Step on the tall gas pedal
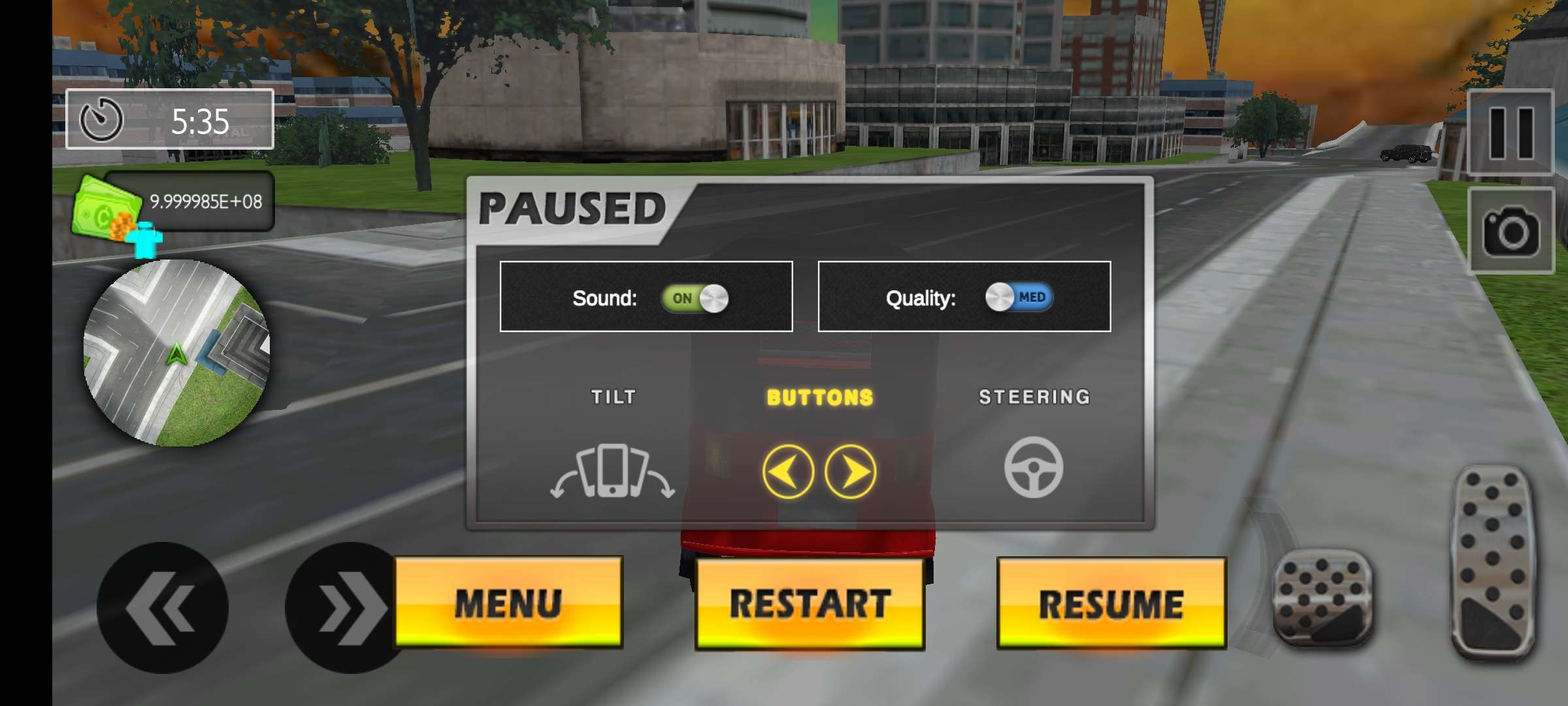Image resolution: width=1568 pixels, height=706 pixels. (1494, 561)
